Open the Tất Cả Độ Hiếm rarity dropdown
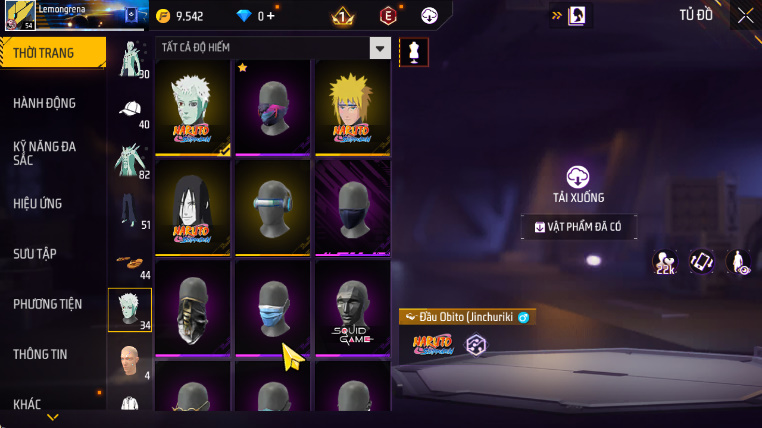The image size is (762, 428). tap(379, 48)
